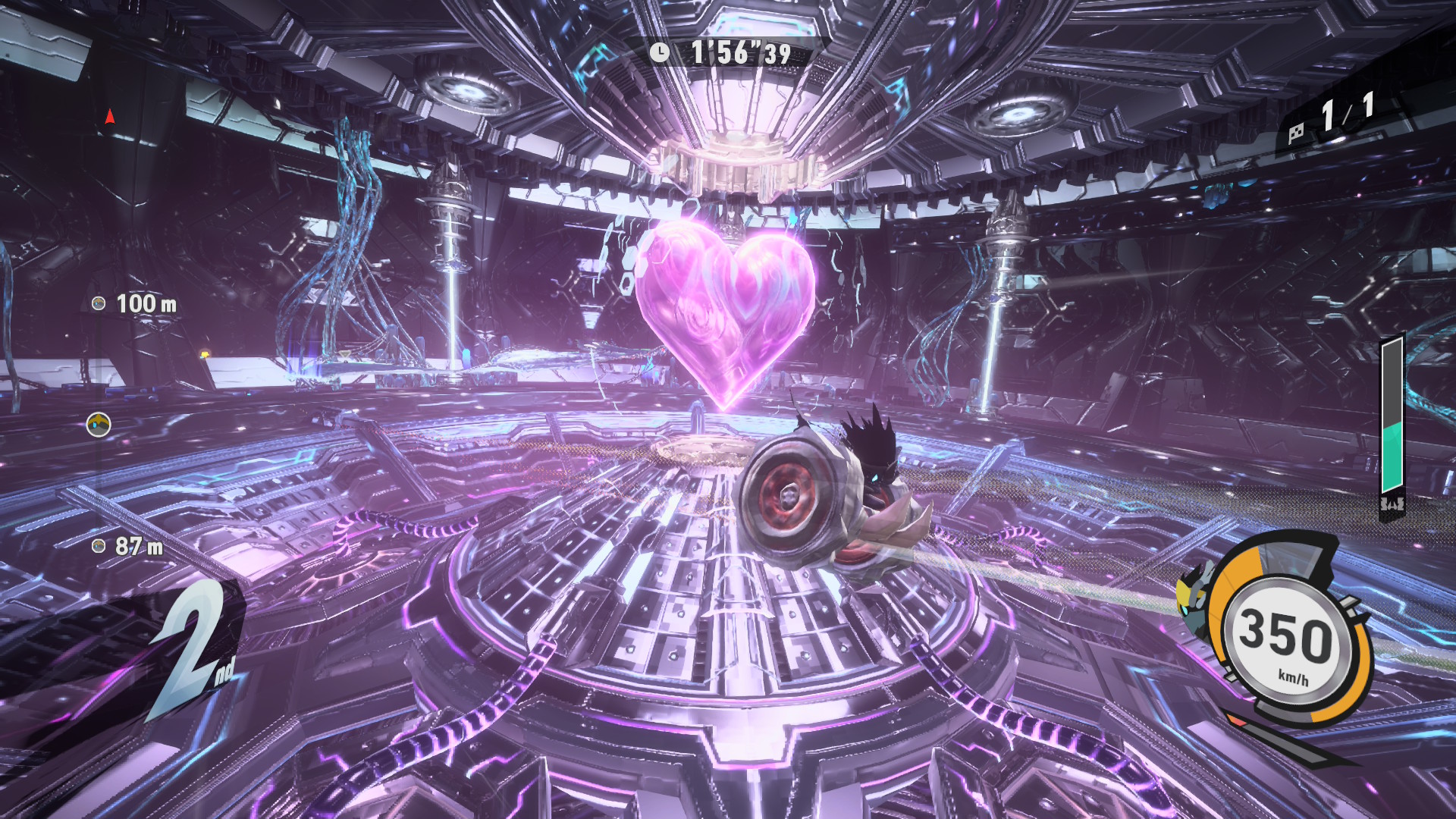Click the red arrow direction marker
This screenshot has width=1456, height=819.
point(110,116)
